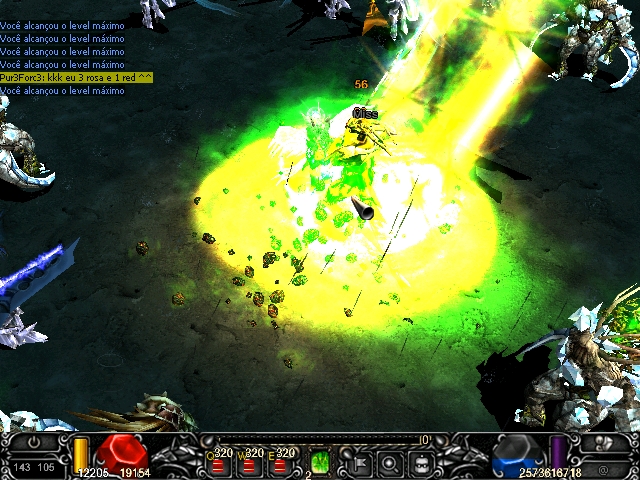The height and width of the screenshot is (480, 640).
Task: Select the green active skill icon
Action: [320, 462]
